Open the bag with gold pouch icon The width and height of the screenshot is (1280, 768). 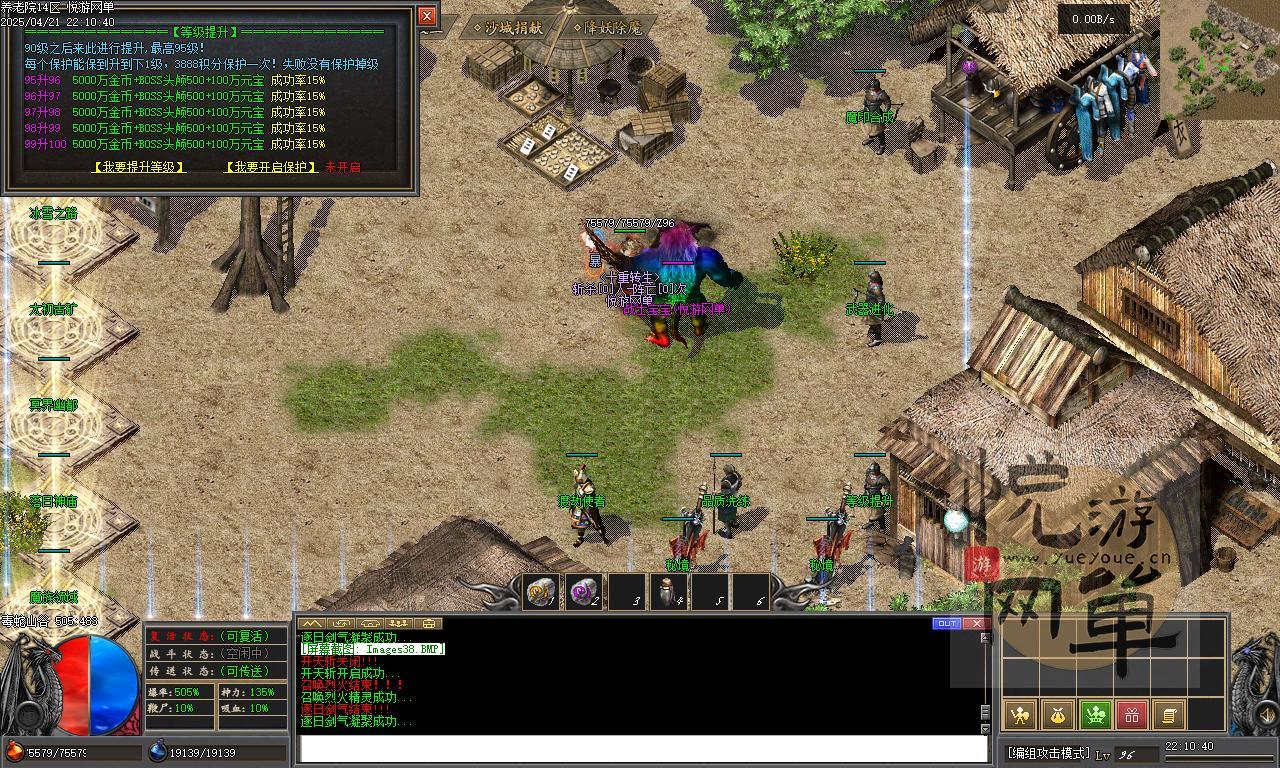1057,714
